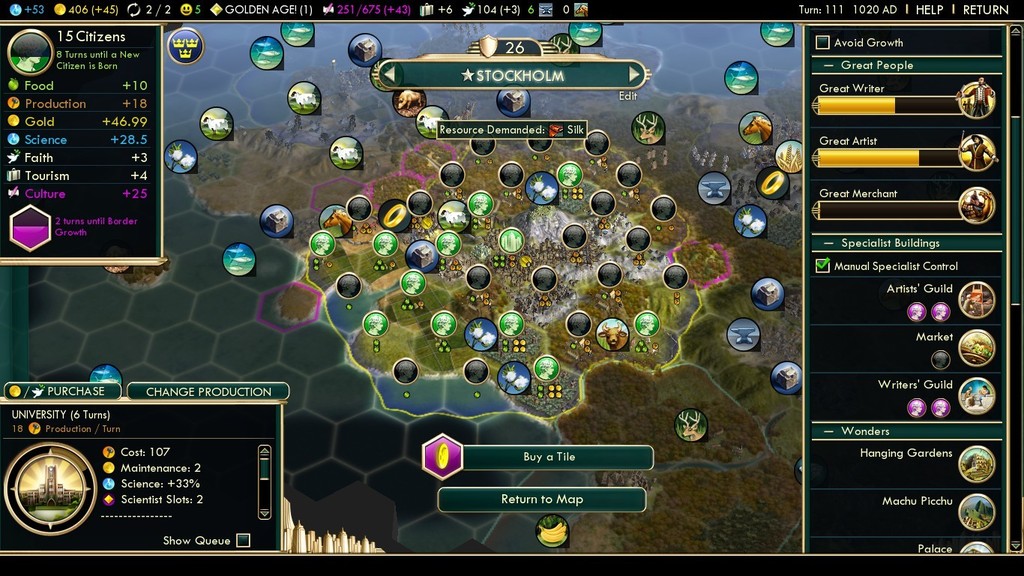Collapse the Wonders section header
This screenshot has width=1024, height=576.
point(865,431)
